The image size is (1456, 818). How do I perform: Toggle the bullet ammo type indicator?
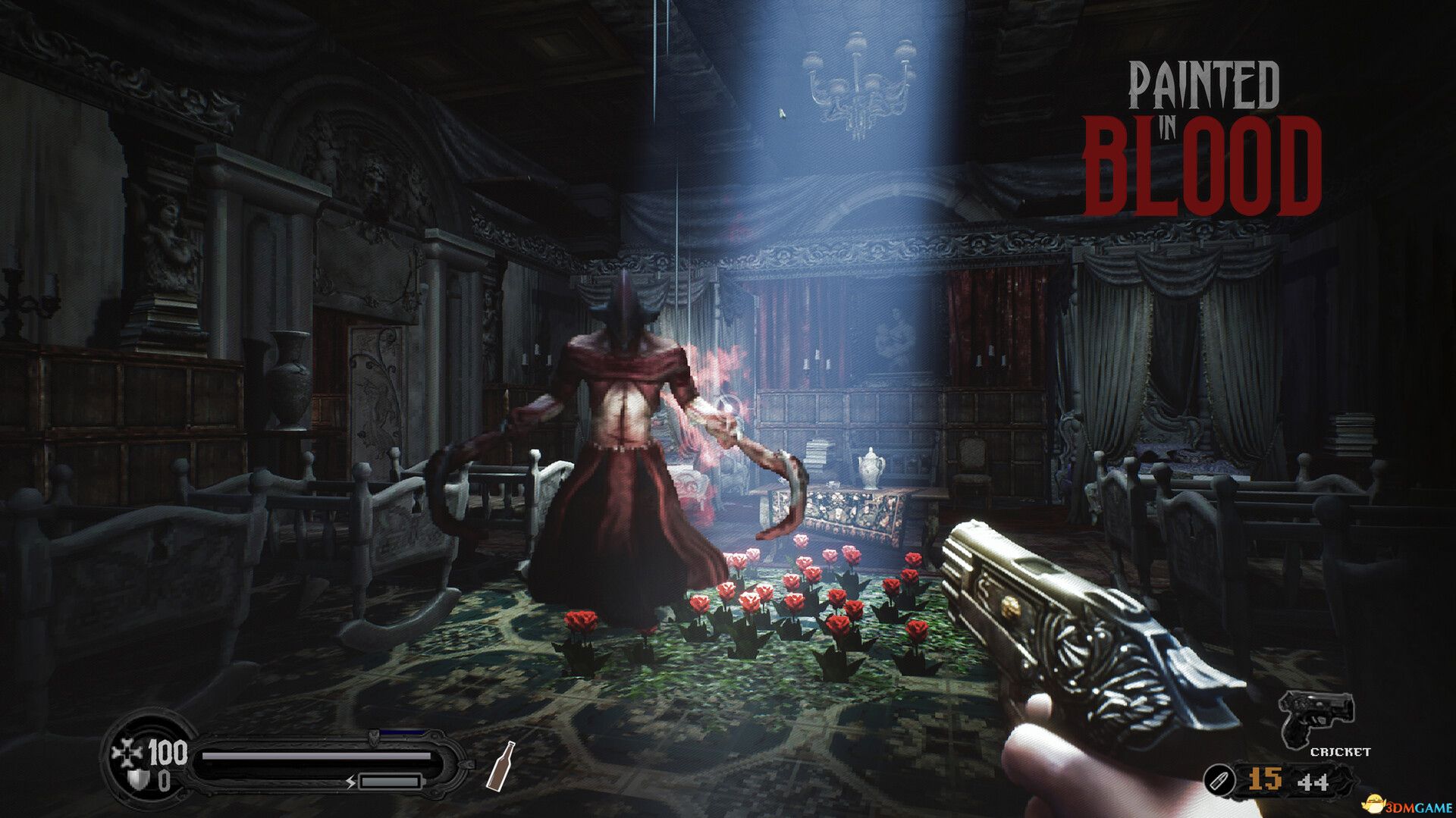click(x=1219, y=779)
